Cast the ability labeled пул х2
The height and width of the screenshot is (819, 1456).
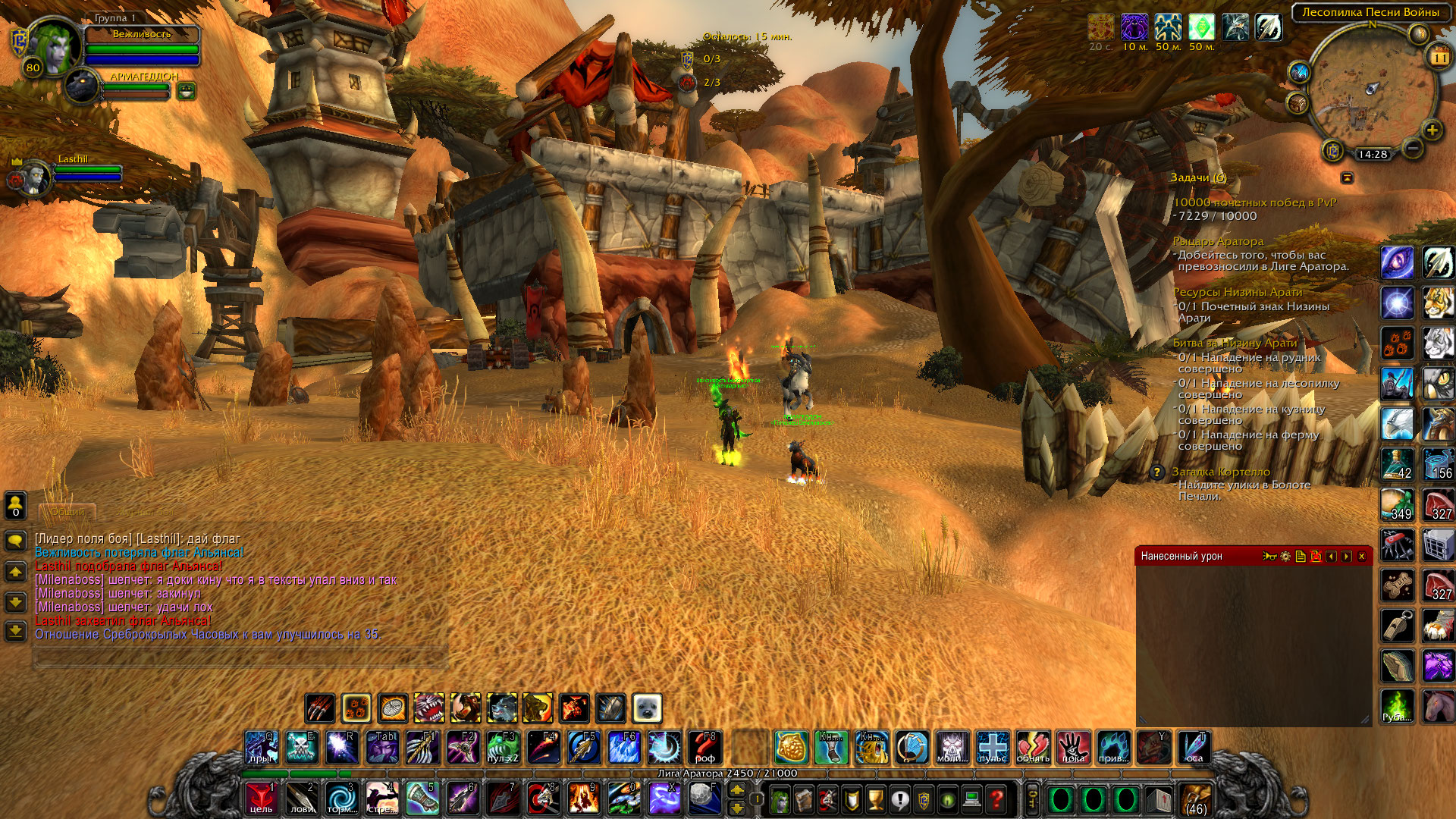tap(503, 748)
